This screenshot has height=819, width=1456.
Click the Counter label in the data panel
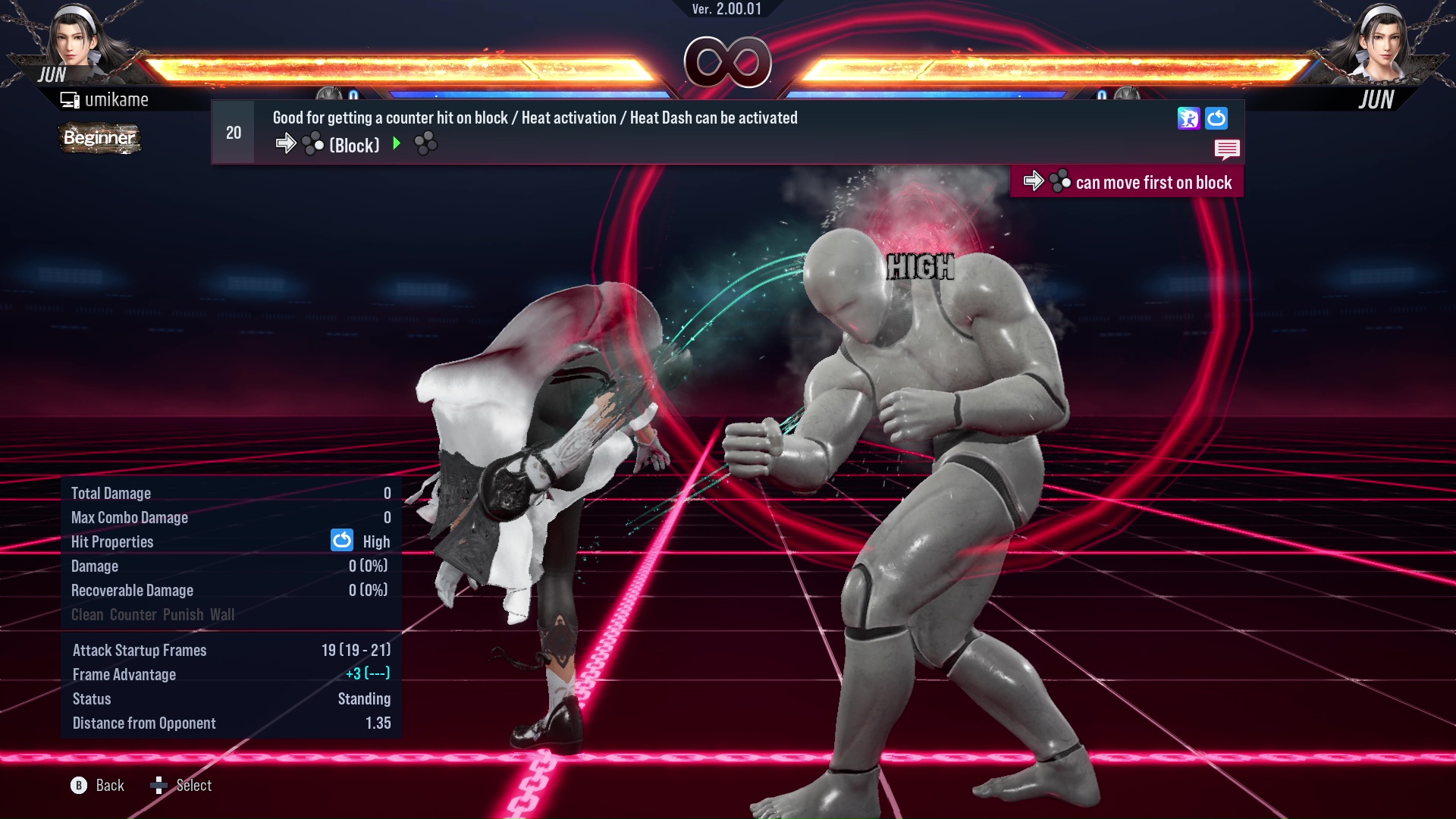point(133,614)
